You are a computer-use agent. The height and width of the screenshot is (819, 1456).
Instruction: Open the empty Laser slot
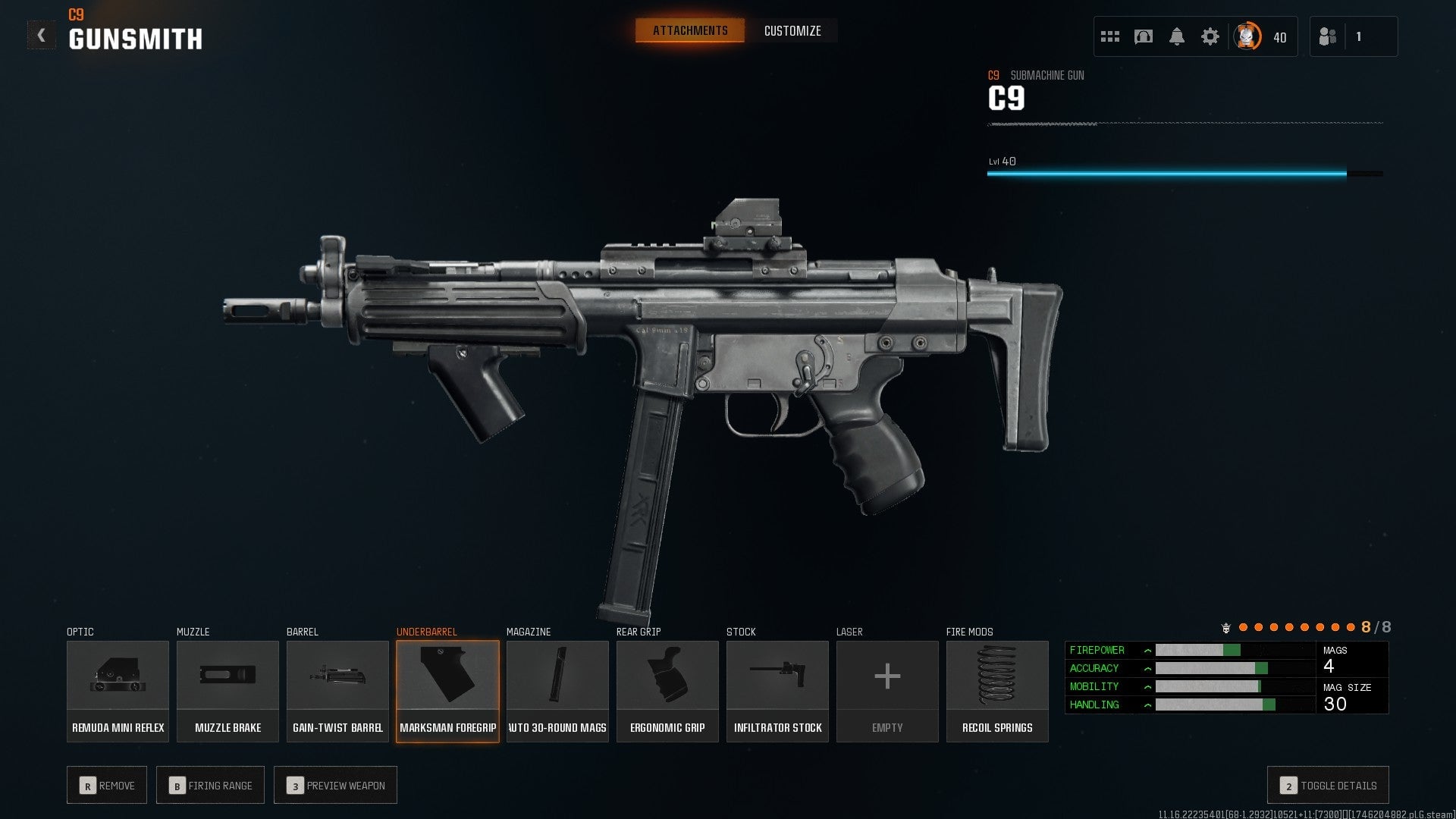[x=887, y=690]
